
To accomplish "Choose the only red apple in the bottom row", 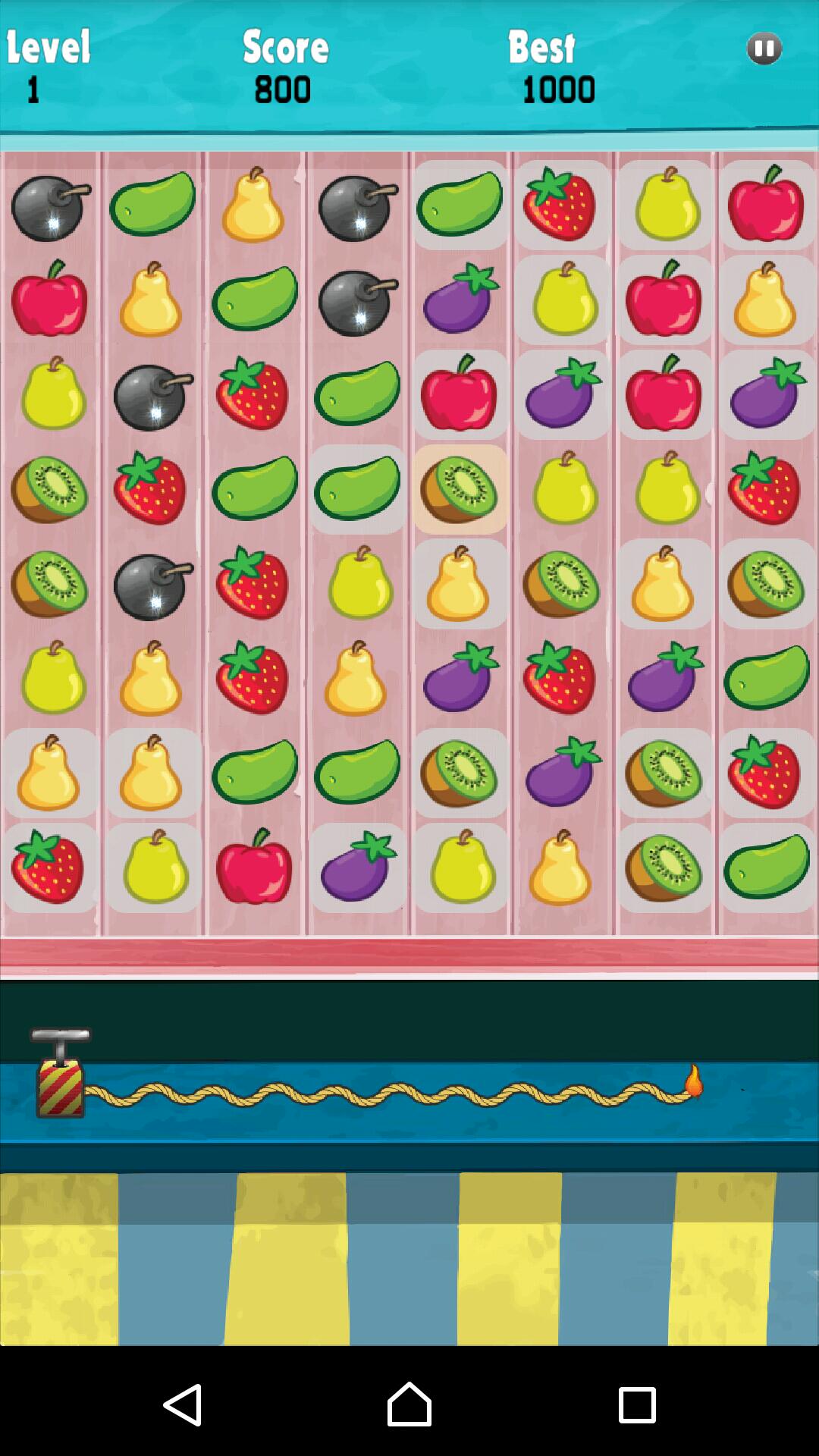I will tap(254, 867).
